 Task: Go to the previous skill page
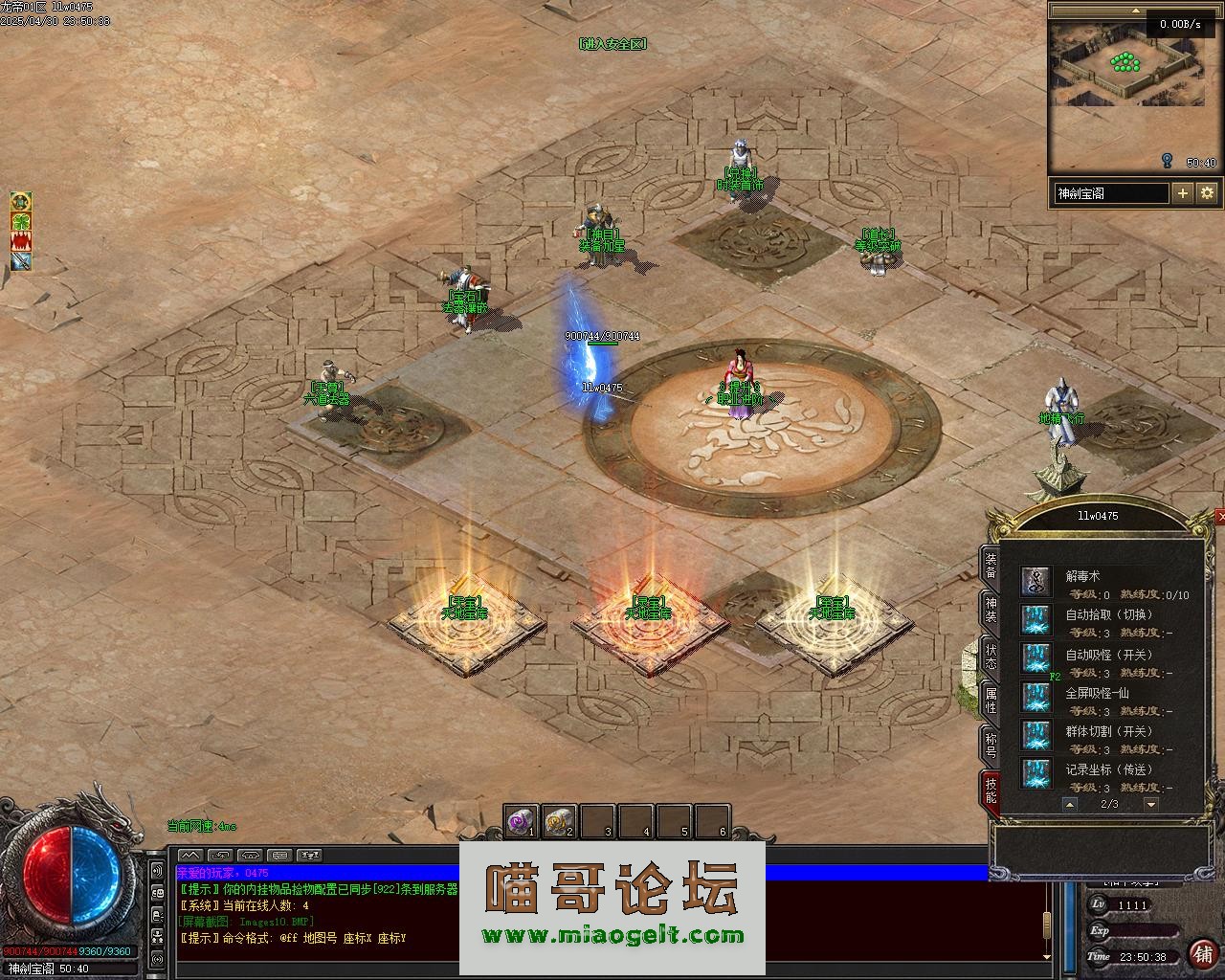pos(1070,805)
